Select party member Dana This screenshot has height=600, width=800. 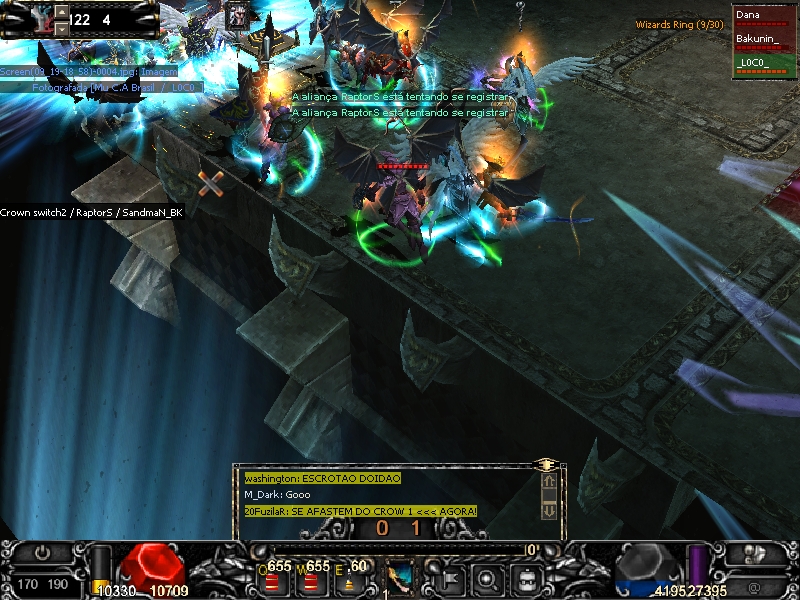(764, 18)
